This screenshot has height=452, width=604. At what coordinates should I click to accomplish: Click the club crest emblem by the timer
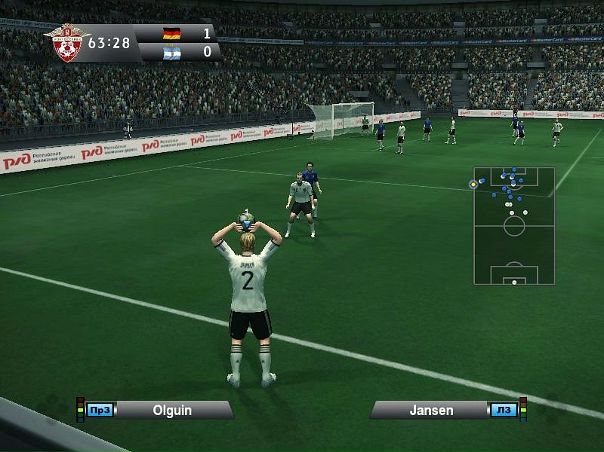point(67,43)
